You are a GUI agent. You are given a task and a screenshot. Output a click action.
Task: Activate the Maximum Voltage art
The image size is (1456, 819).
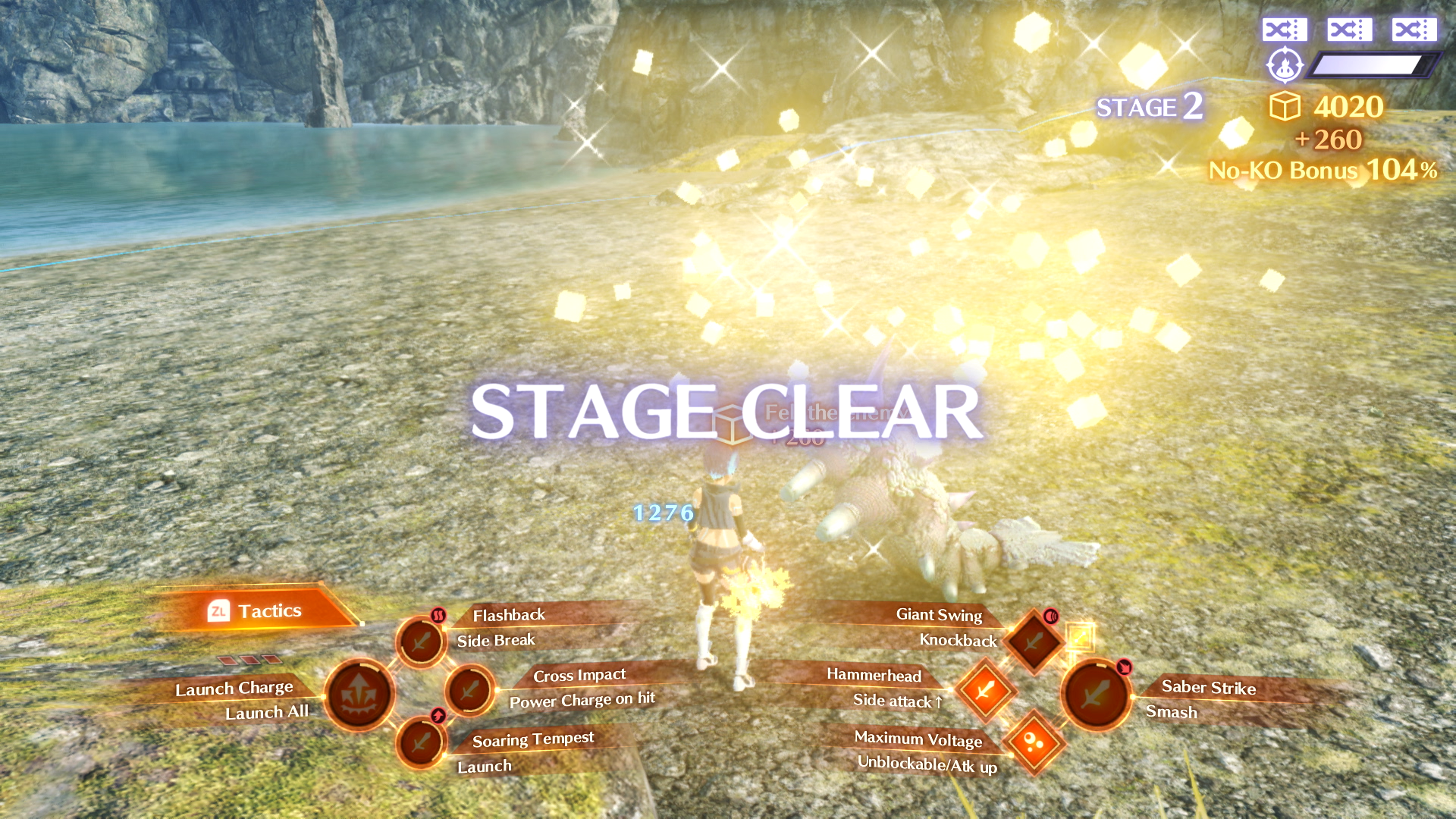click(1033, 742)
